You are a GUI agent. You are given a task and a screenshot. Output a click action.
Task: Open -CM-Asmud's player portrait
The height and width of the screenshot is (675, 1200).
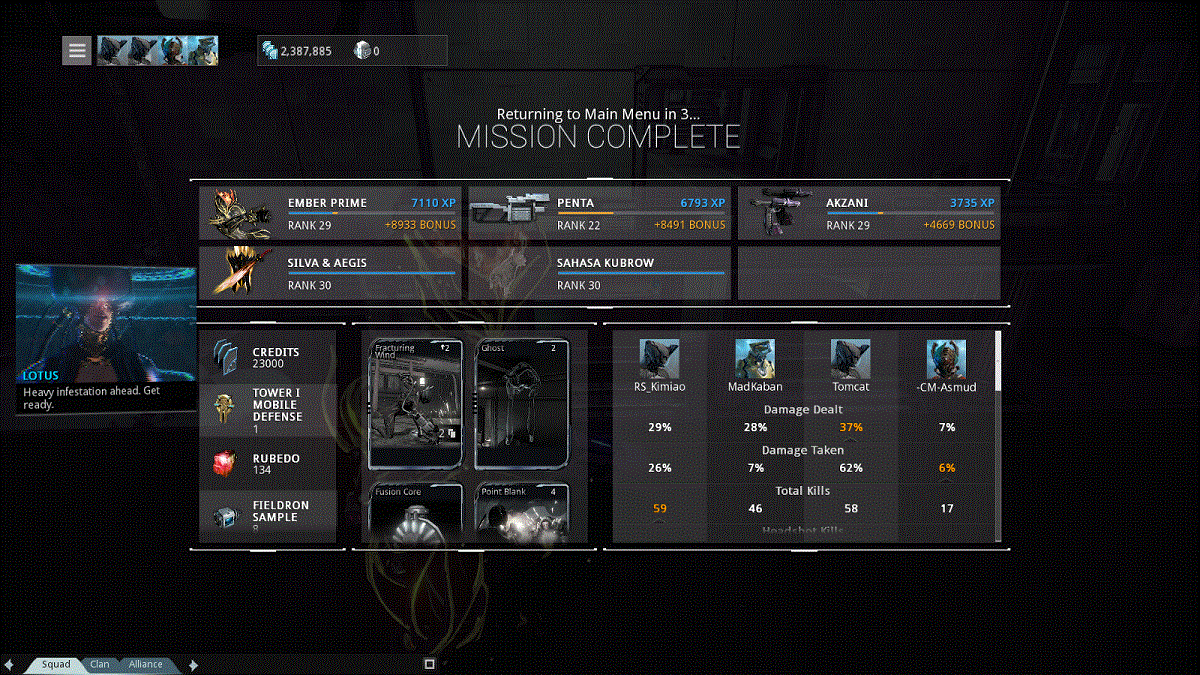[x=945, y=359]
